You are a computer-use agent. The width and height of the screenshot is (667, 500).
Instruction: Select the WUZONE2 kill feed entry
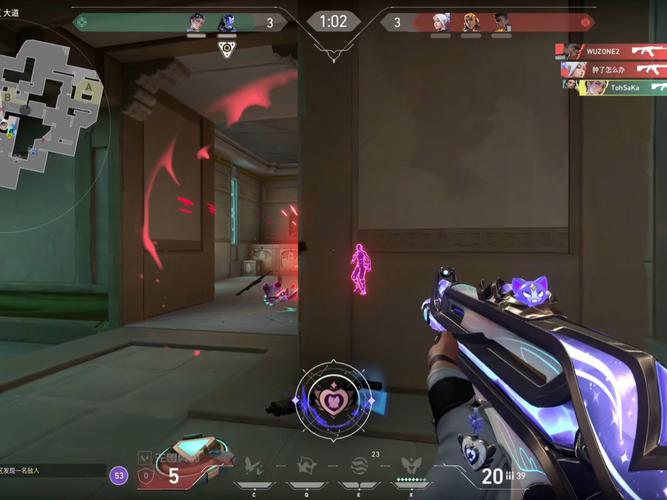coord(612,51)
